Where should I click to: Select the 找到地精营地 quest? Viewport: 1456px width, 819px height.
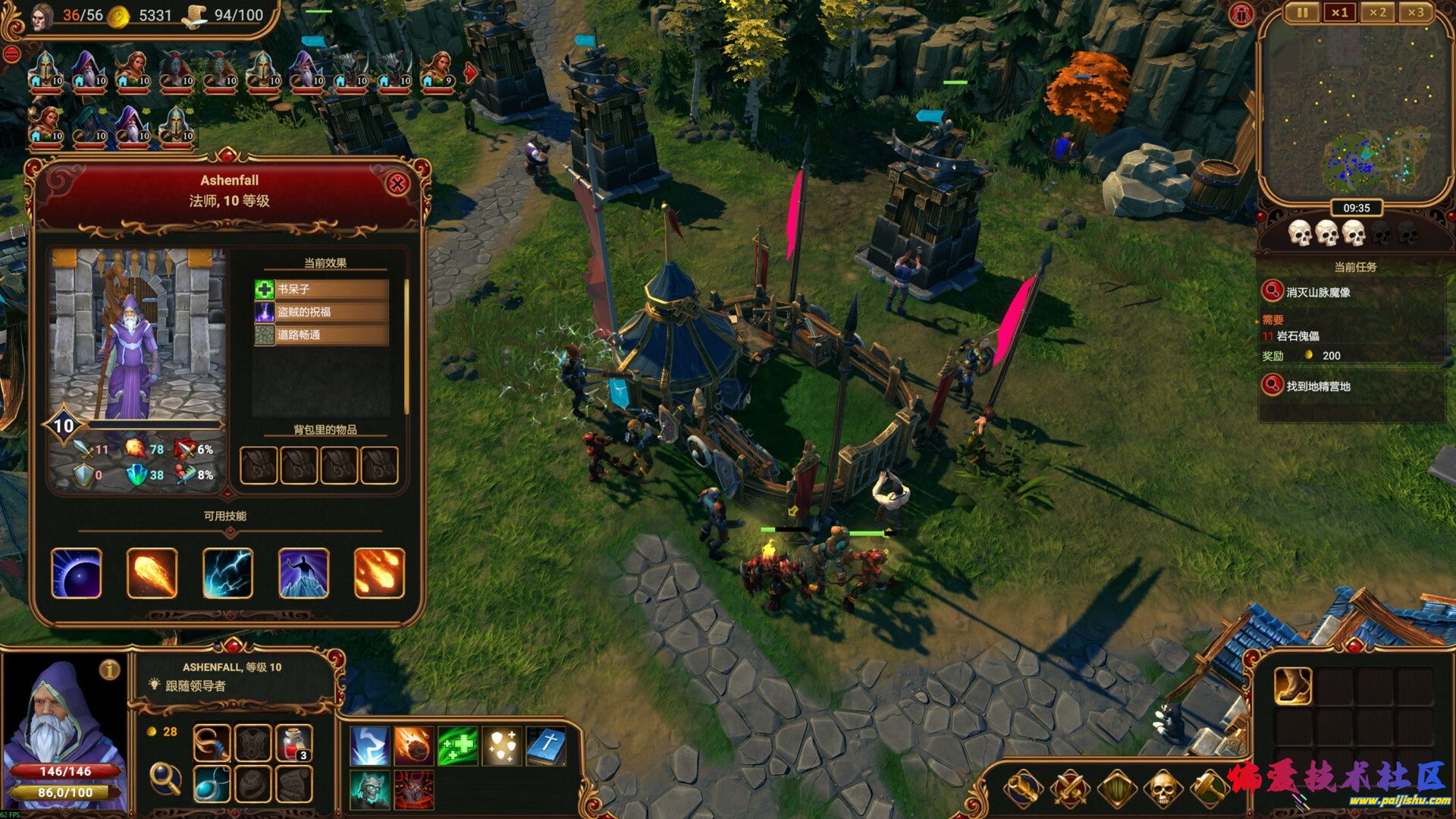click(x=1318, y=387)
